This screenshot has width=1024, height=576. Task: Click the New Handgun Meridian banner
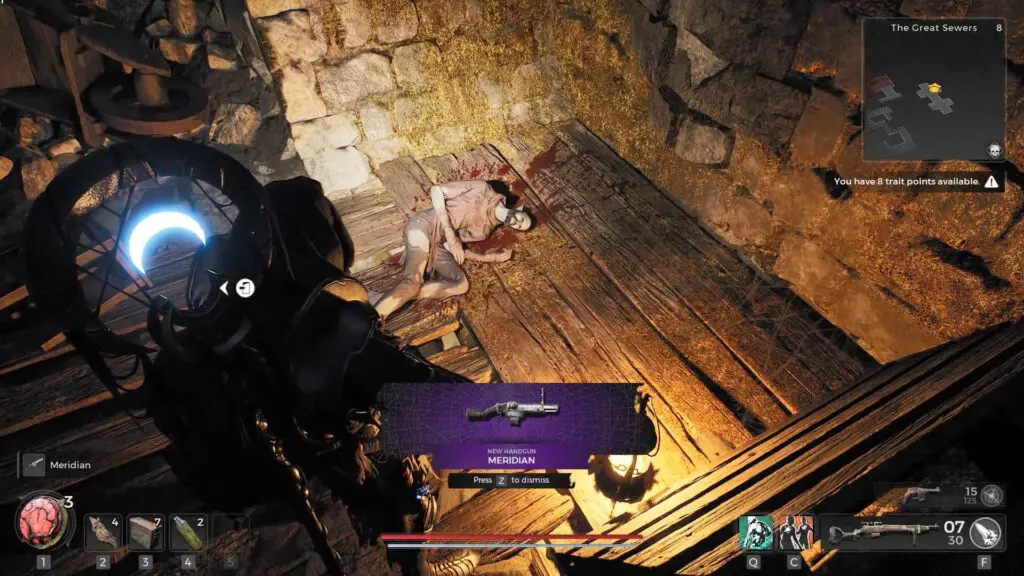[x=510, y=427]
